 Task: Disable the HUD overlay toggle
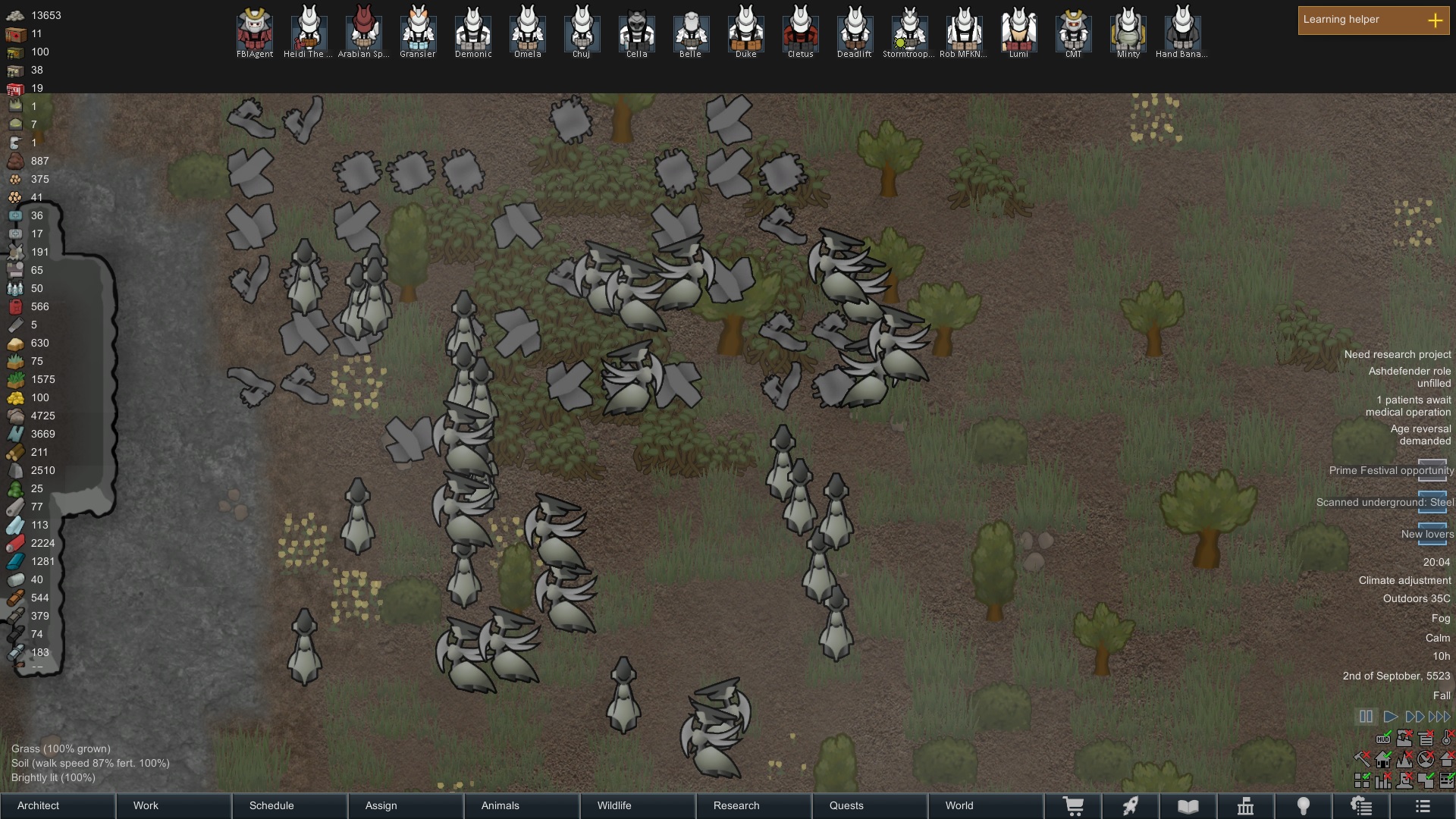pos(1383,739)
